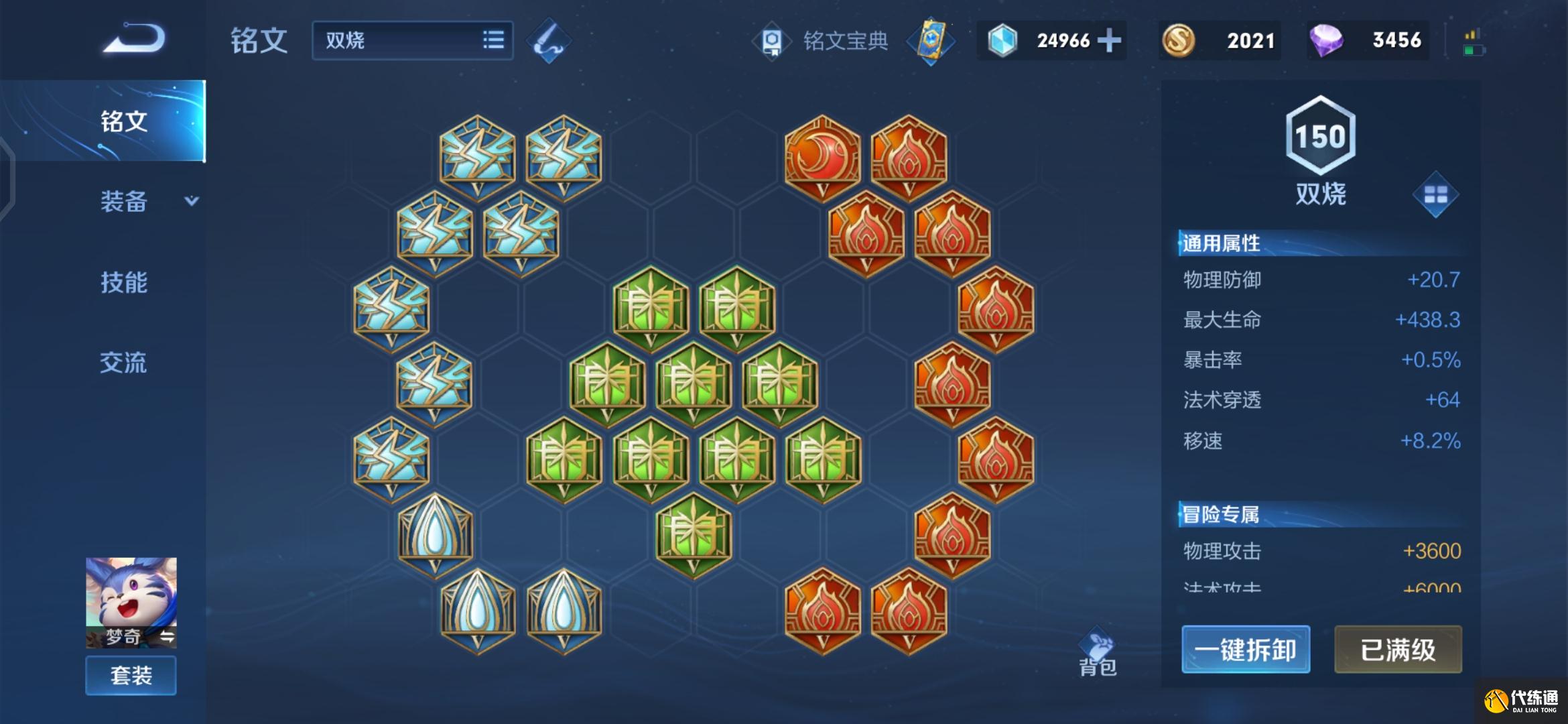Open the 铭文宝典 guide

(x=824, y=41)
